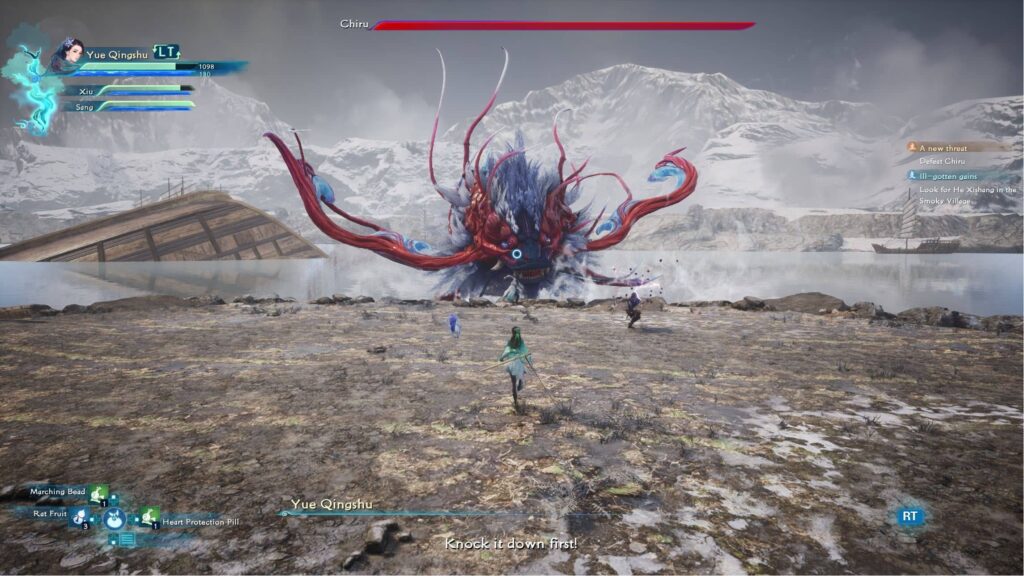
Task: Use the Marching Bead item slot
Action: tap(99, 493)
